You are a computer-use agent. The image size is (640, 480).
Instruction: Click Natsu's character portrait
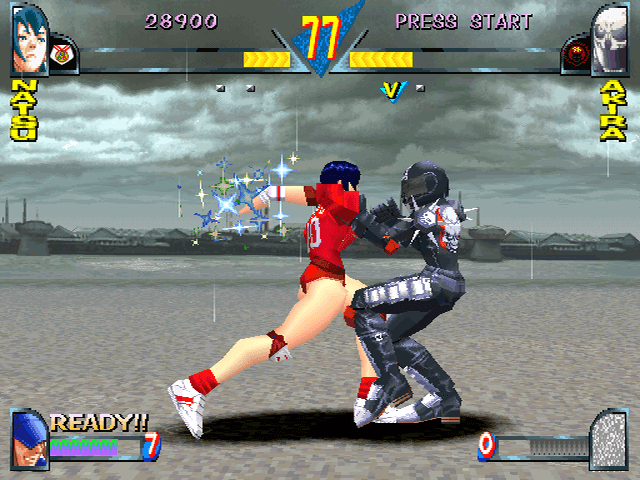[x=29, y=40]
